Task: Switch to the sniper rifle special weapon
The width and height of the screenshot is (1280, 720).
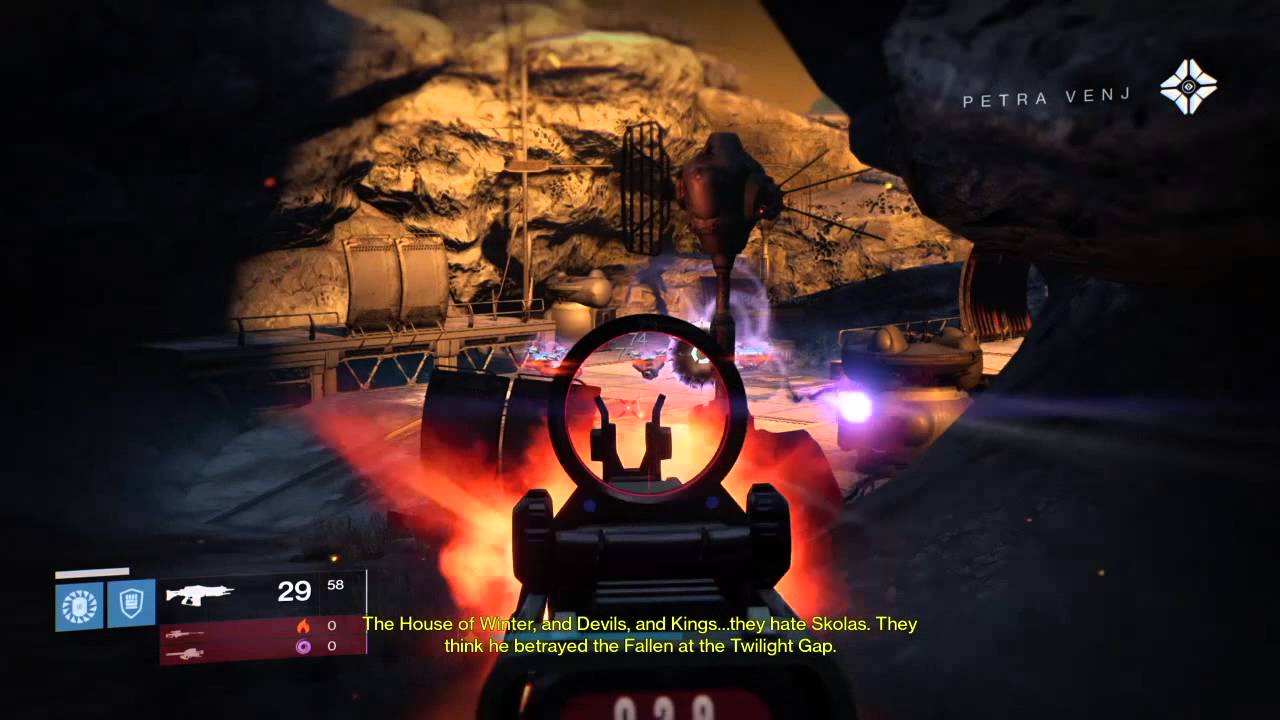Action: tap(184, 633)
